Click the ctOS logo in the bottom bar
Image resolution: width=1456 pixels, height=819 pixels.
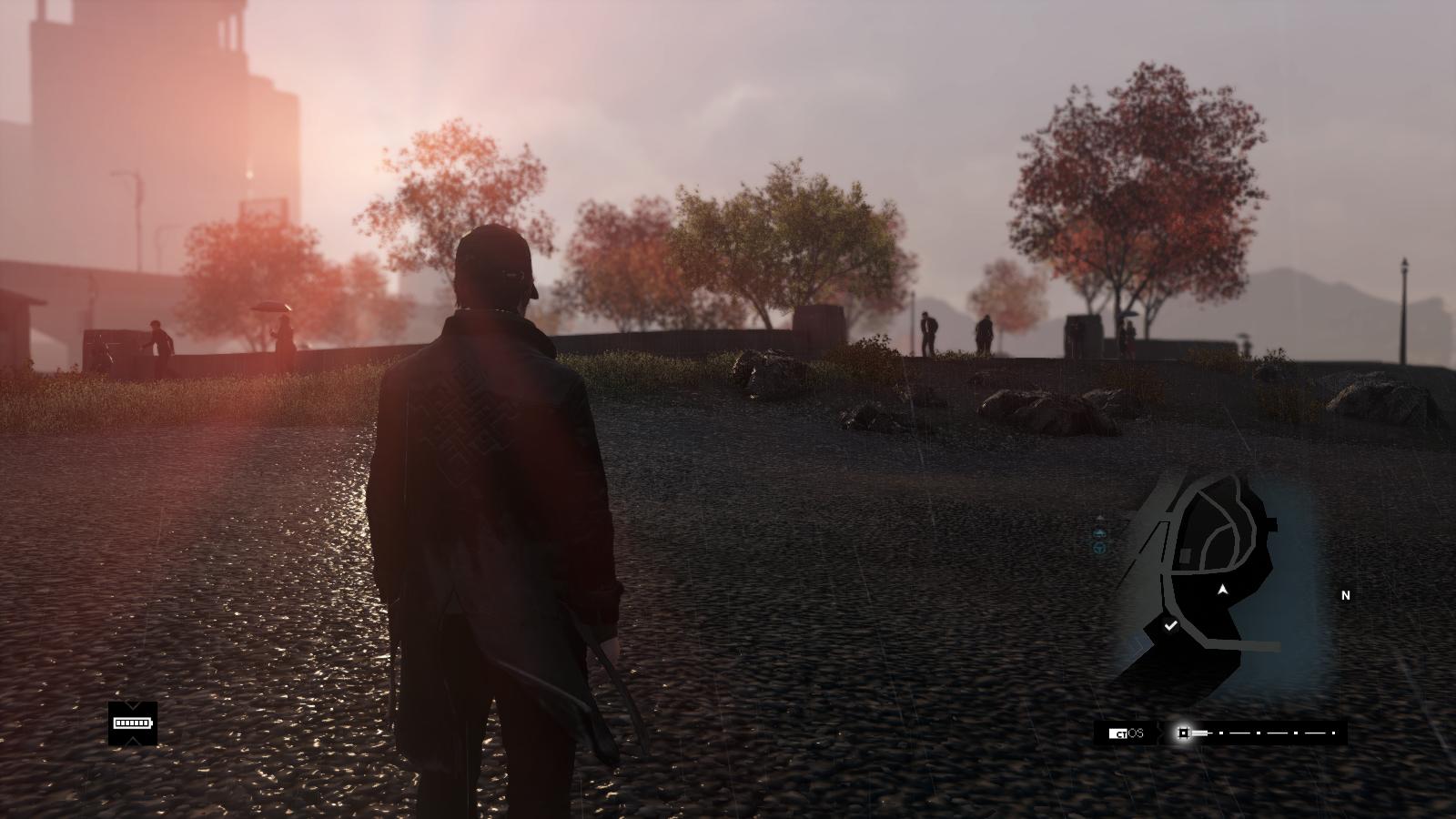click(x=1126, y=733)
